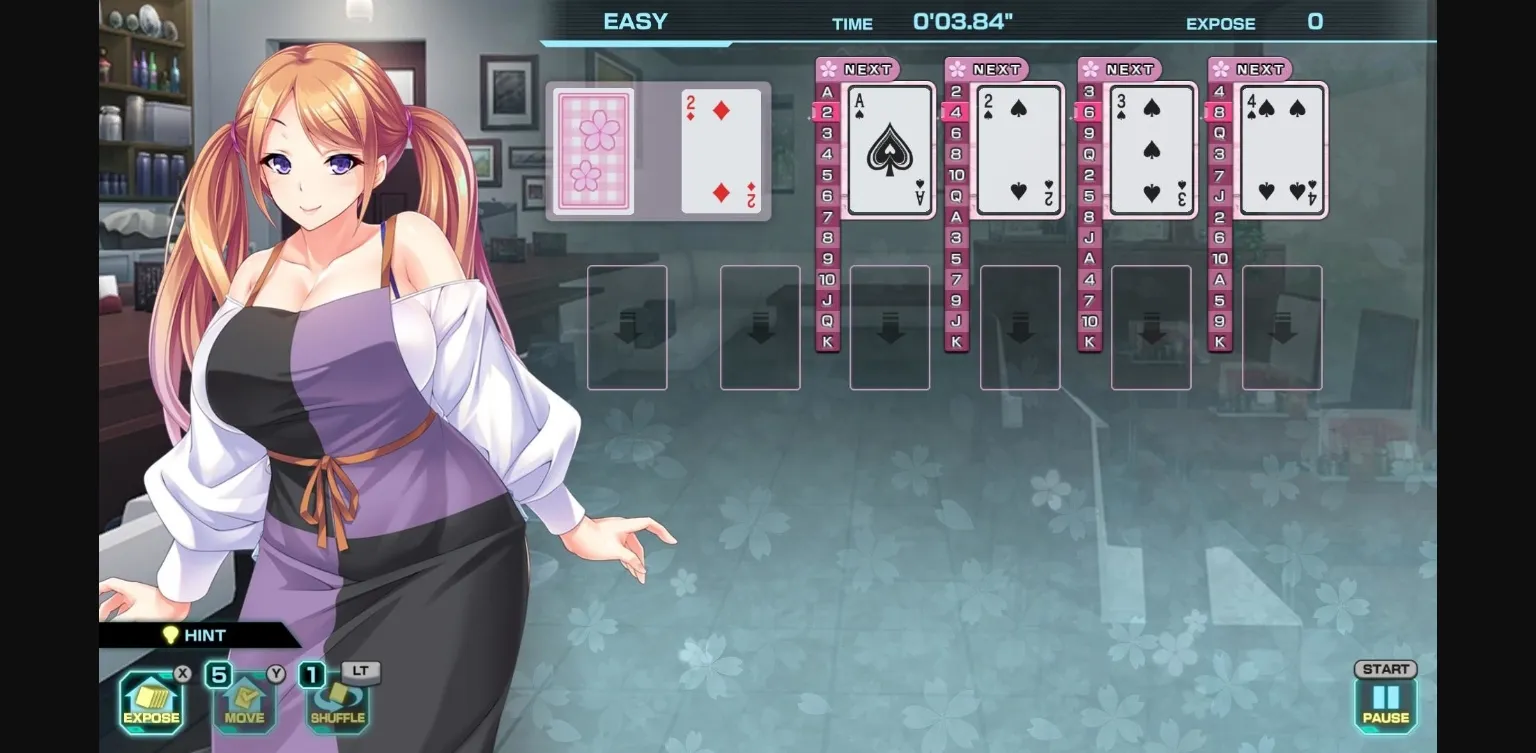The width and height of the screenshot is (1536, 753).
Task: Select the MOVE command icon
Action: pos(243,699)
